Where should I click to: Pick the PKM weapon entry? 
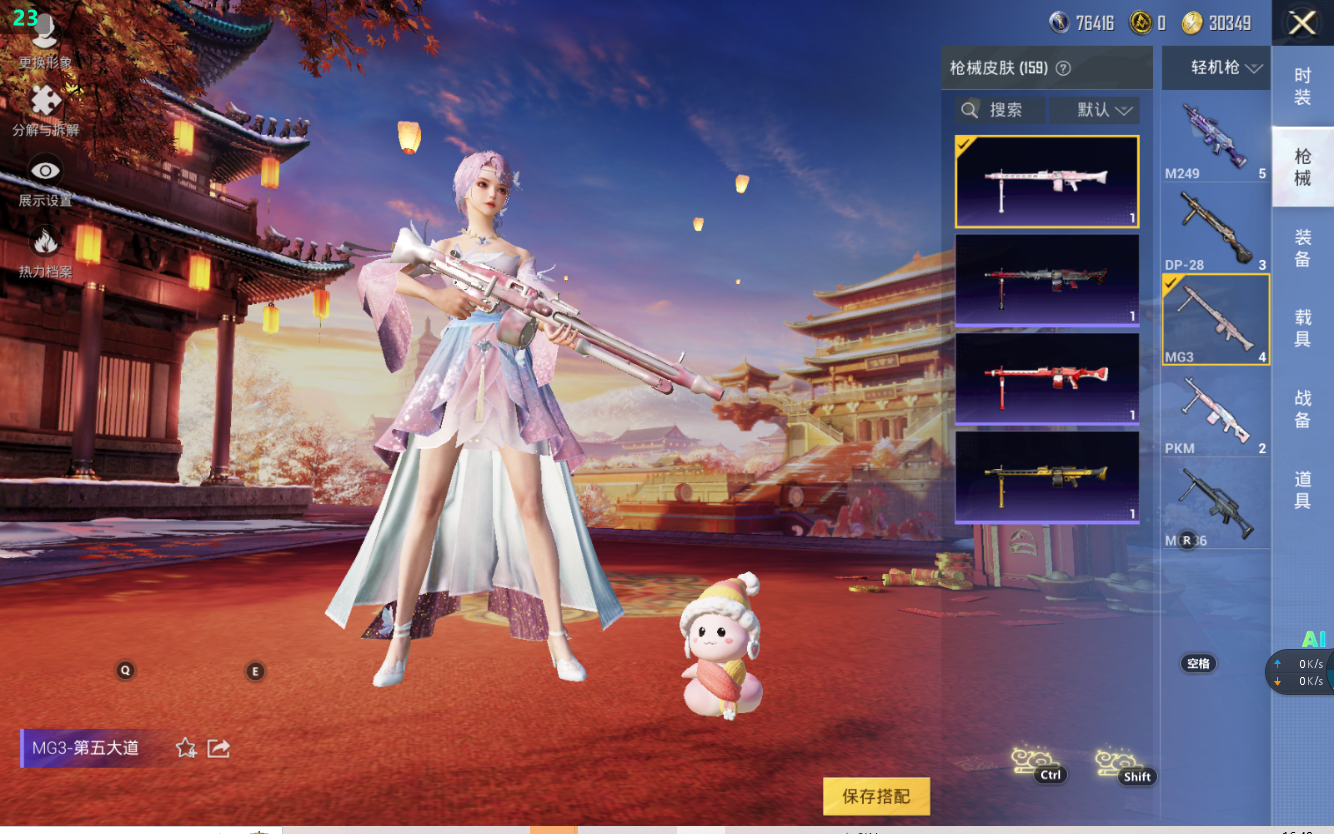(1215, 412)
